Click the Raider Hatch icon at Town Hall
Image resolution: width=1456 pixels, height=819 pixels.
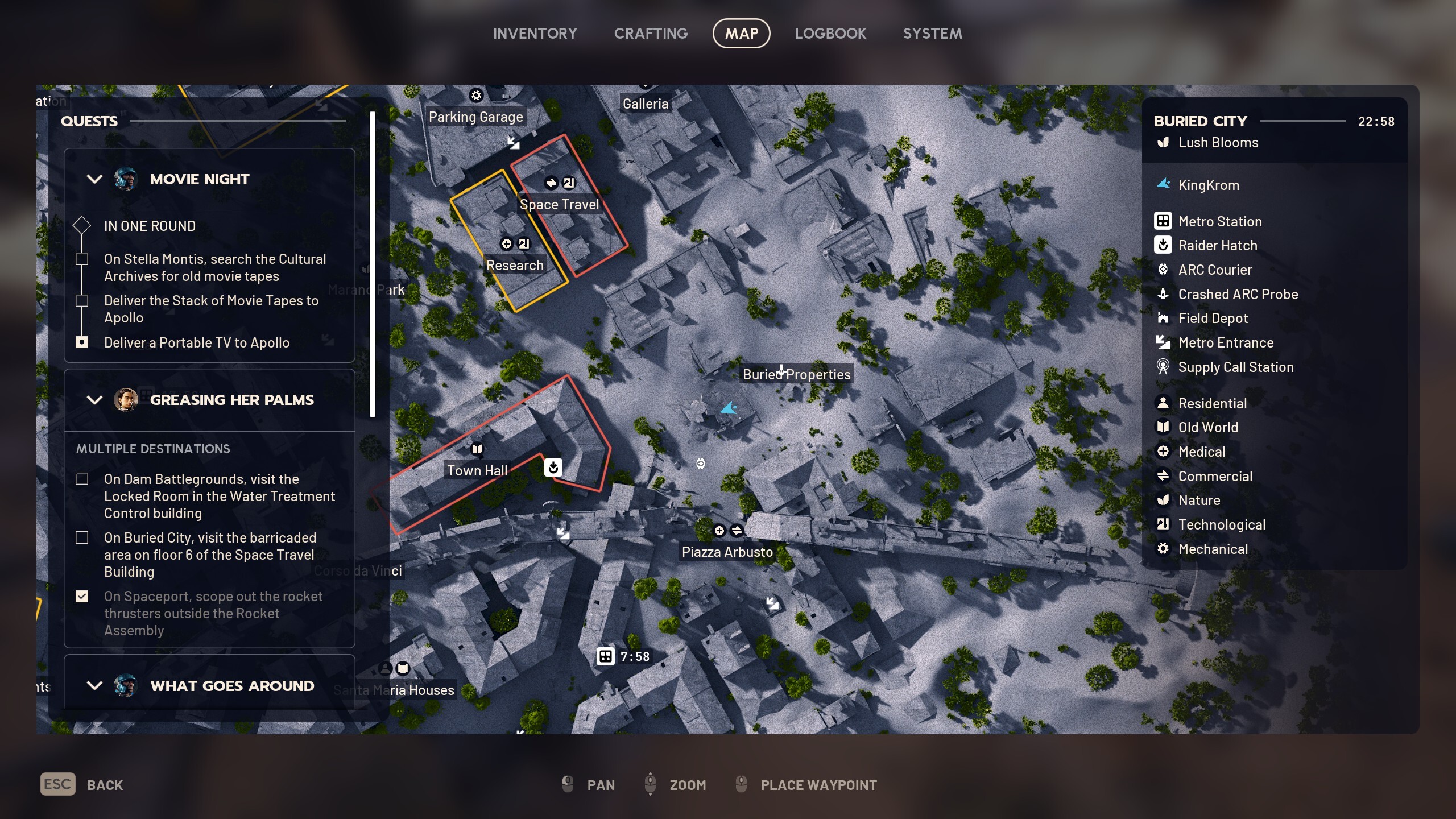click(x=554, y=468)
